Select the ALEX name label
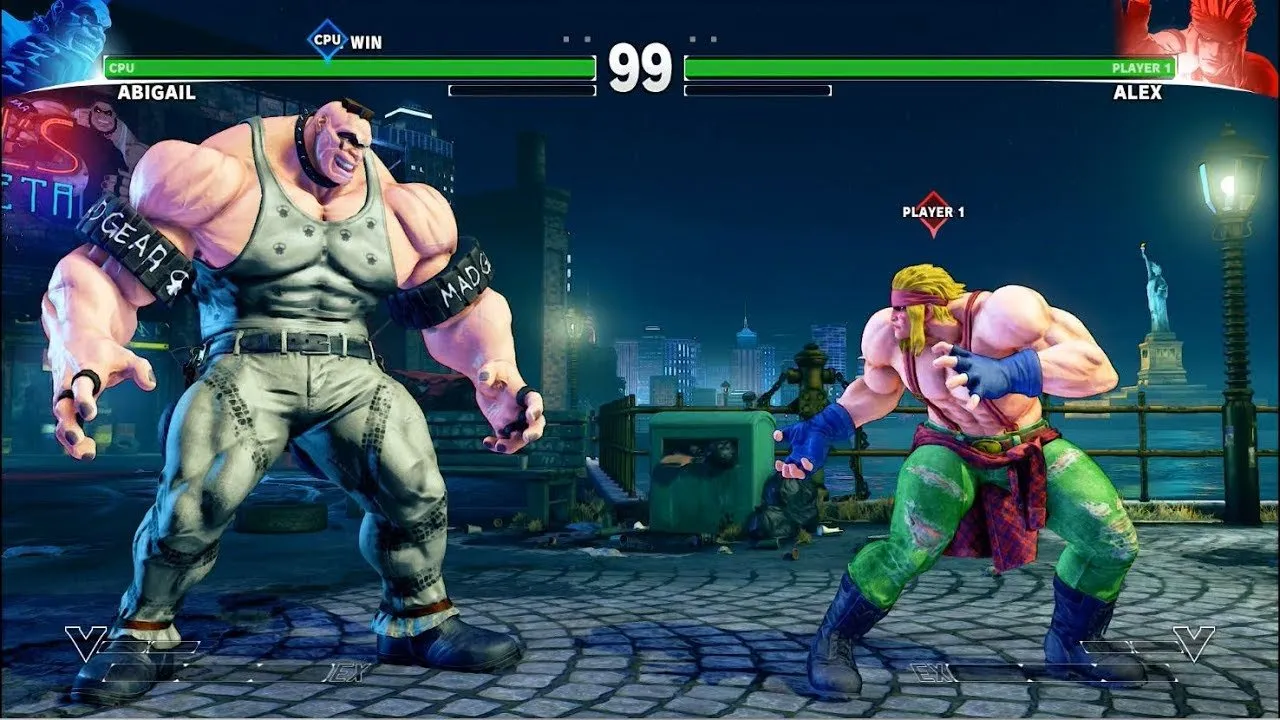1280x720 pixels. point(1139,91)
